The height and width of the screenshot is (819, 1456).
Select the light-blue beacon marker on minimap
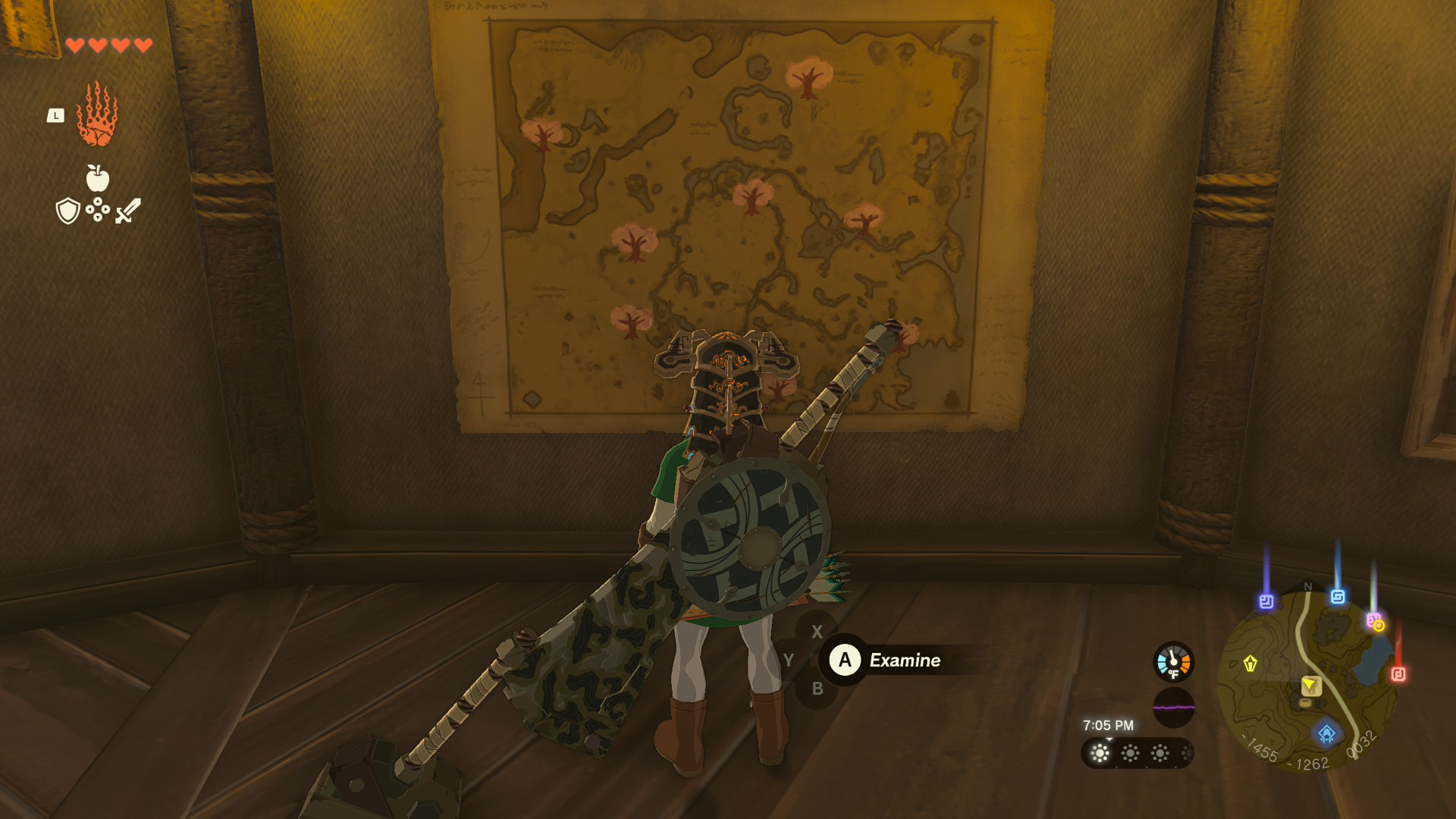click(1338, 597)
